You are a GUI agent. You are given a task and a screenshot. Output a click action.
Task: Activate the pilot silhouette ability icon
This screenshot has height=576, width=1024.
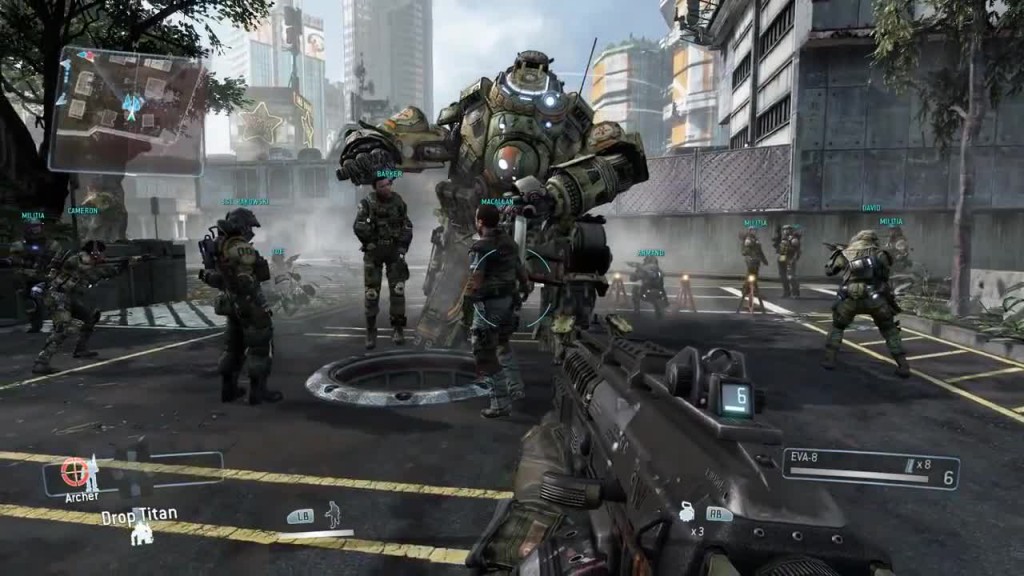(333, 514)
